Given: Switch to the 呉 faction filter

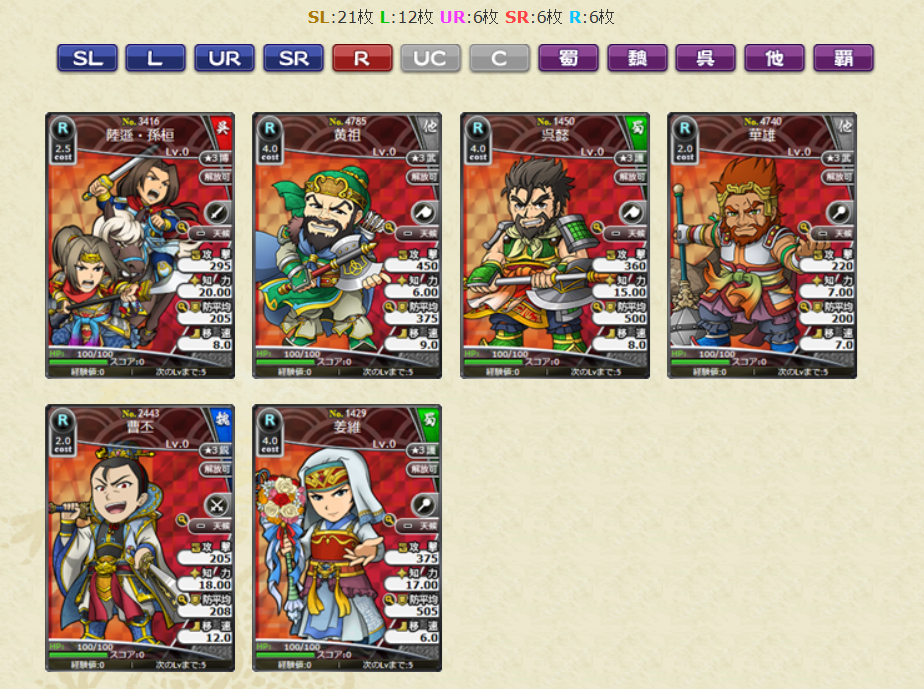Looking at the screenshot, I should [706, 58].
